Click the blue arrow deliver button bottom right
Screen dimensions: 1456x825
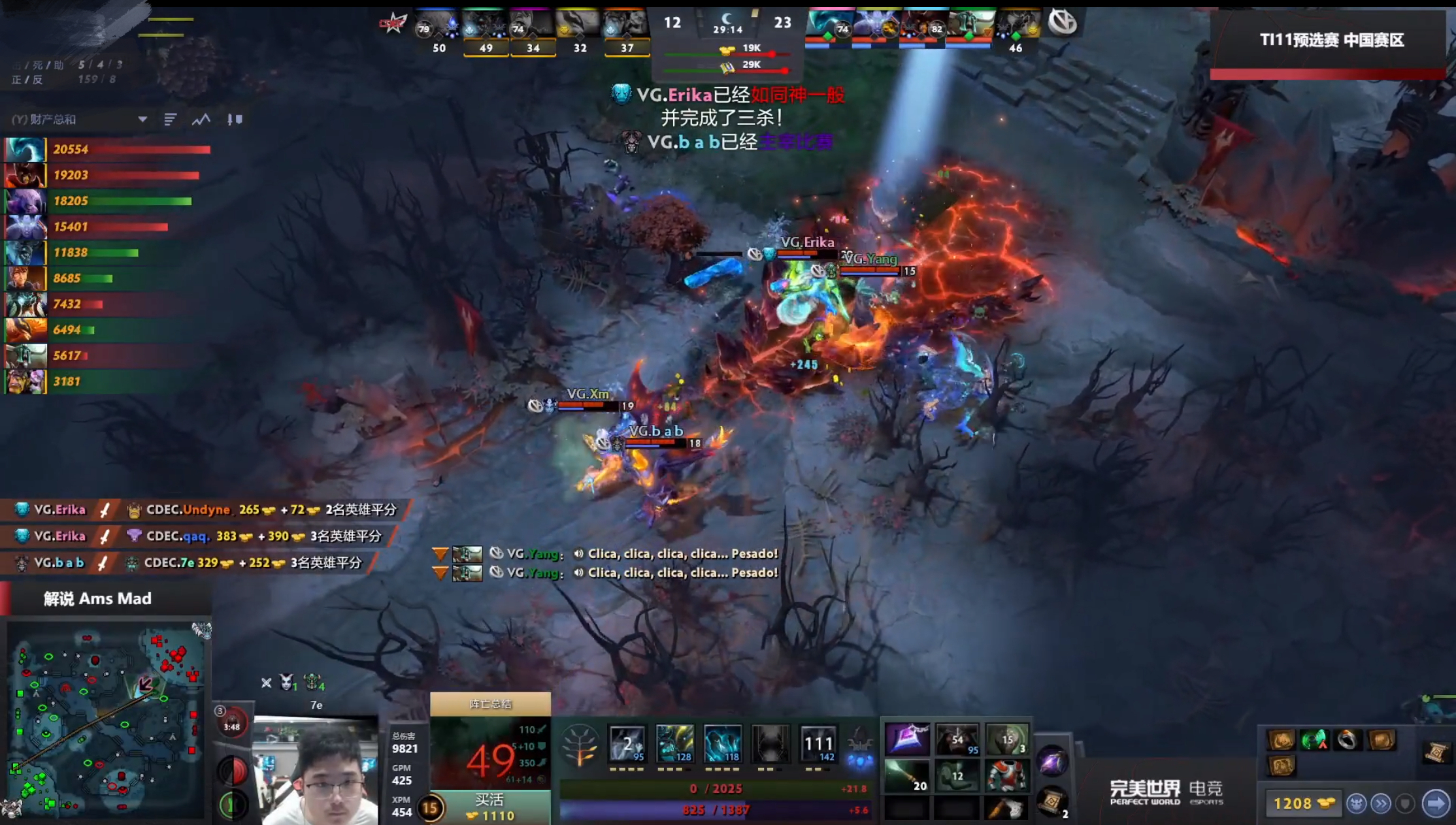click(1436, 803)
